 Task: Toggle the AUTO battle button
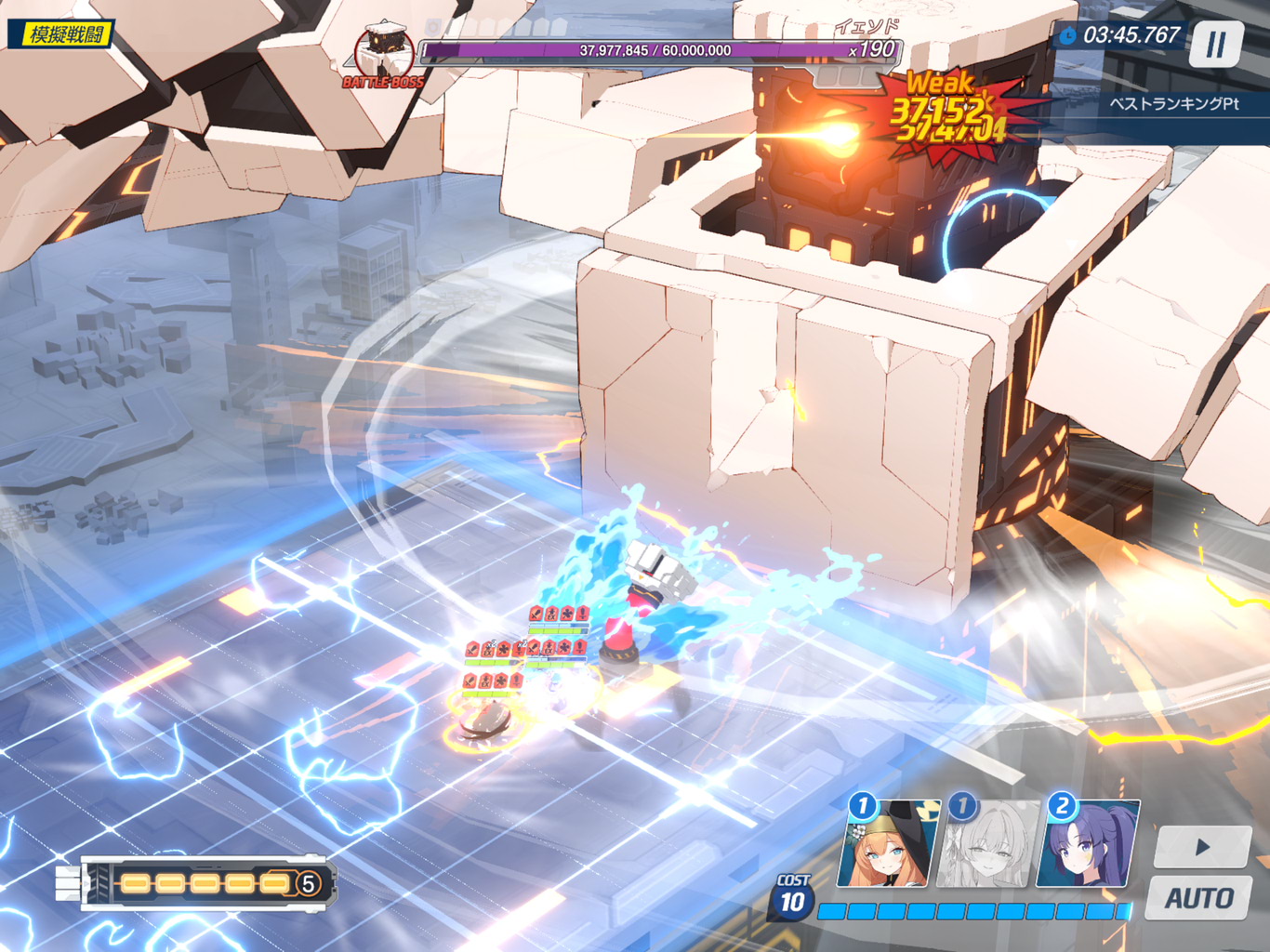pyautogui.click(x=1199, y=898)
